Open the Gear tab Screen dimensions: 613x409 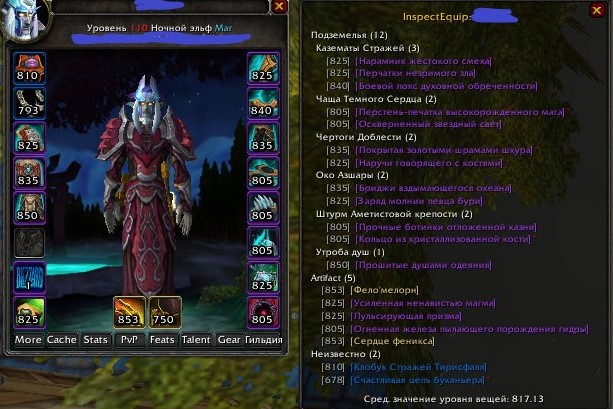click(x=229, y=340)
